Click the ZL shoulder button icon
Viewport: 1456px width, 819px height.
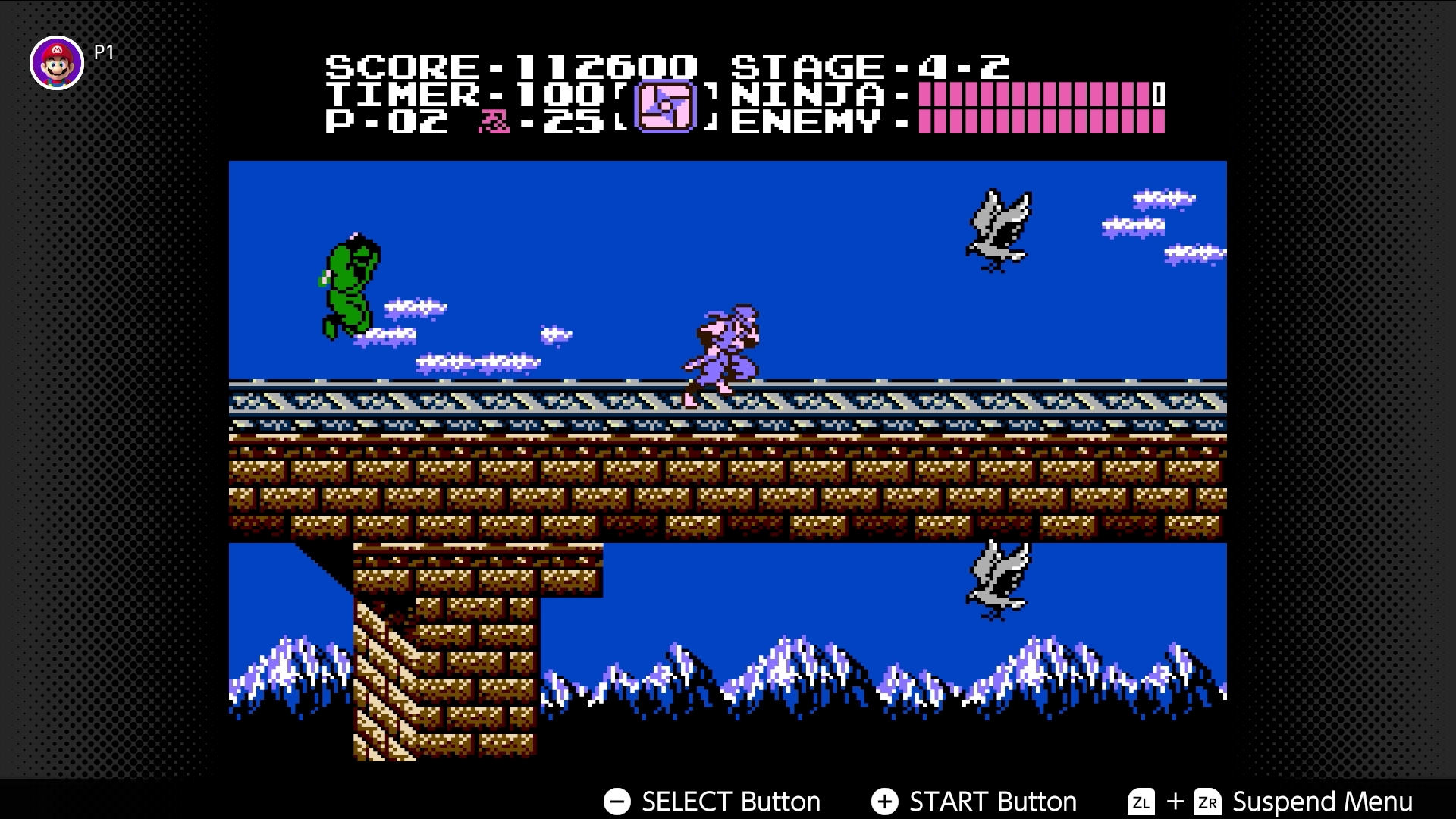pyautogui.click(x=1140, y=802)
